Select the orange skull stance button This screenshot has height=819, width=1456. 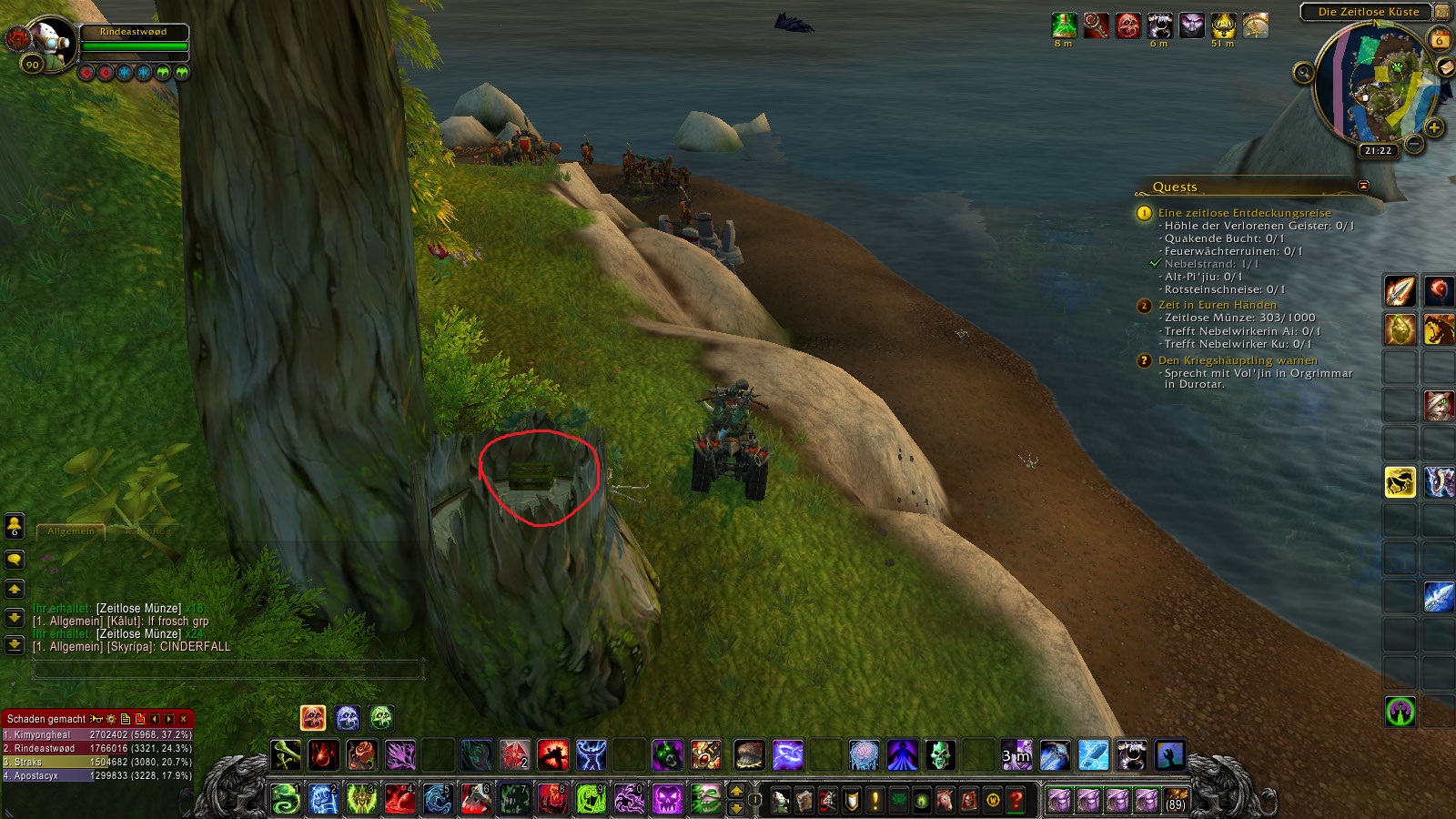(313, 718)
